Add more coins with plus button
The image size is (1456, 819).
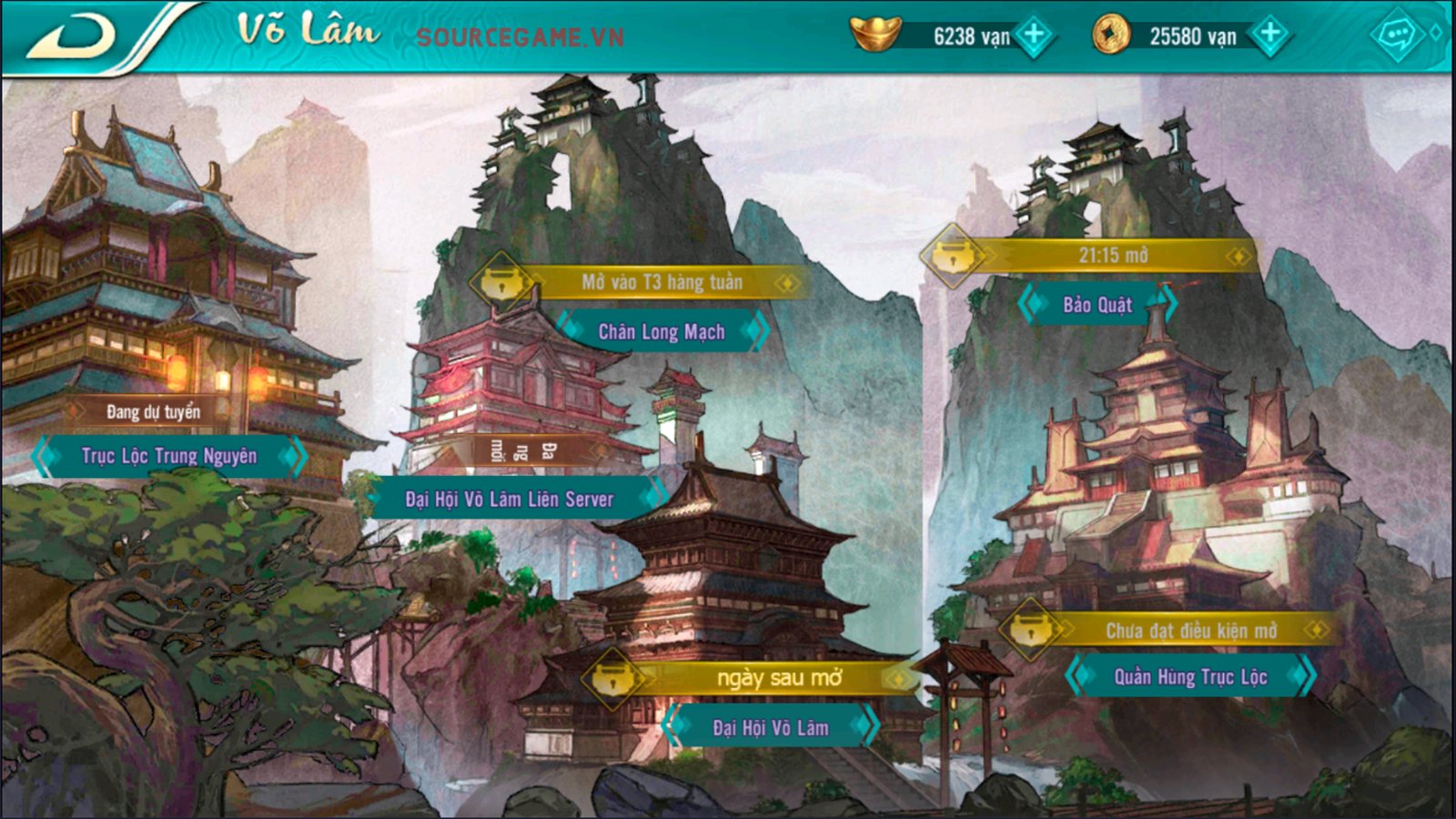(x=1269, y=35)
